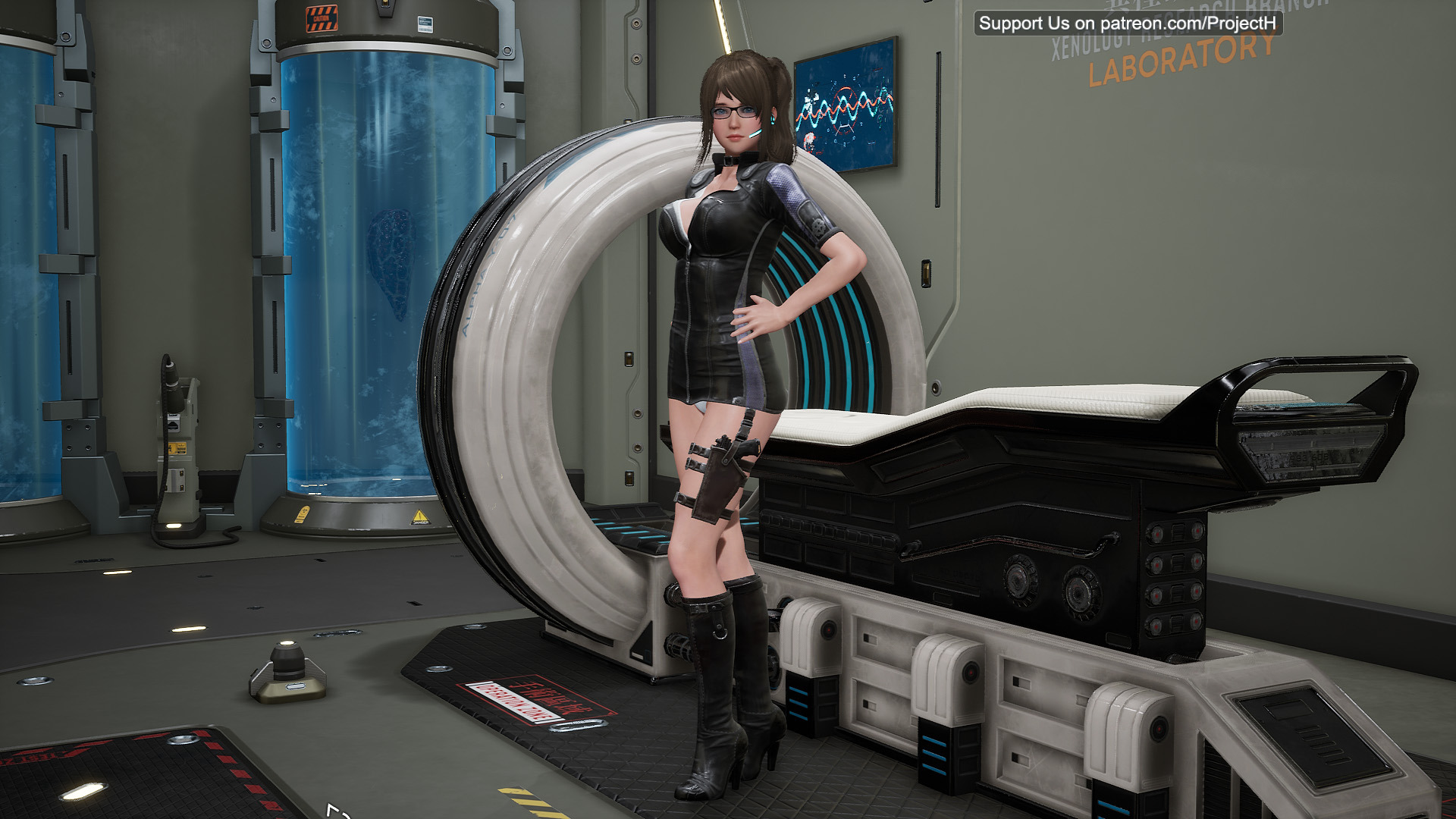This screenshot has width=1456, height=819.
Task: Open the Support Us on Patreon banner
Action: pyautogui.click(x=1128, y=24)
